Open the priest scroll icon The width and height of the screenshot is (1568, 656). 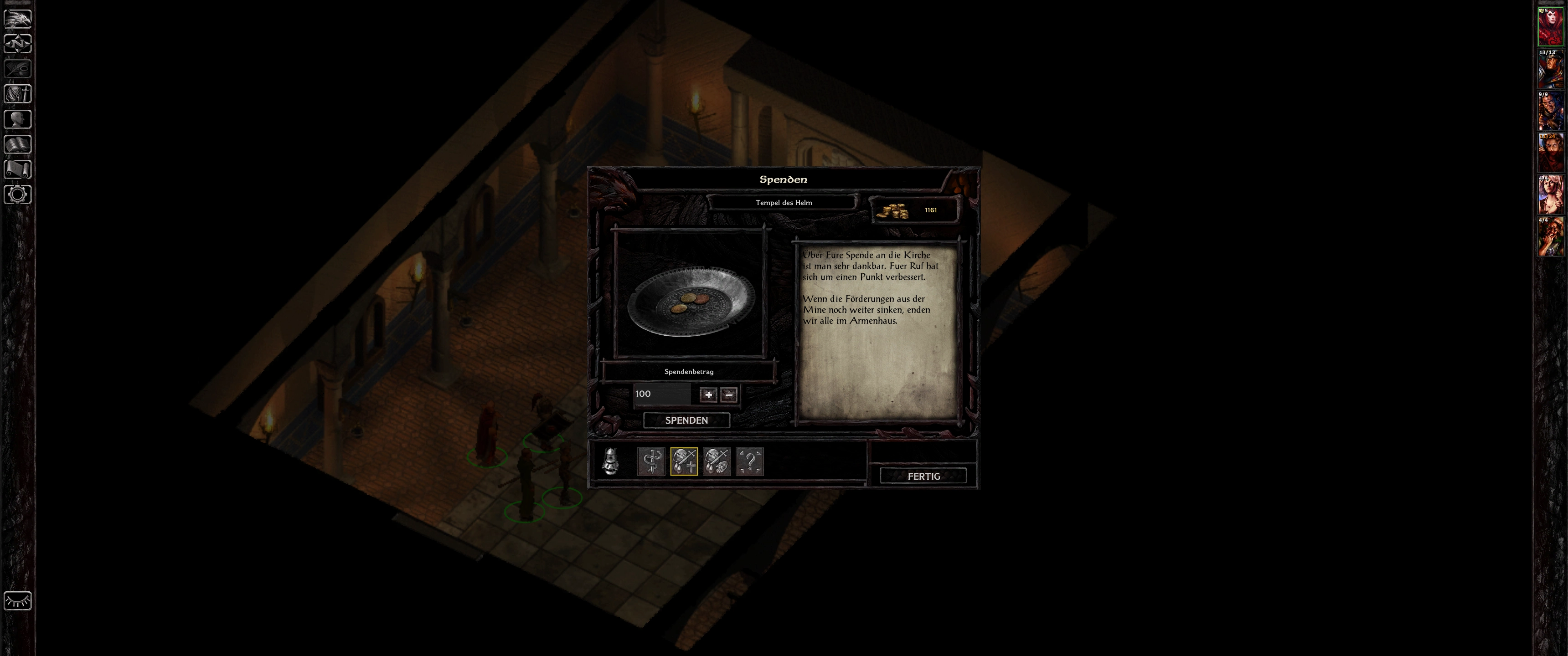18,169
